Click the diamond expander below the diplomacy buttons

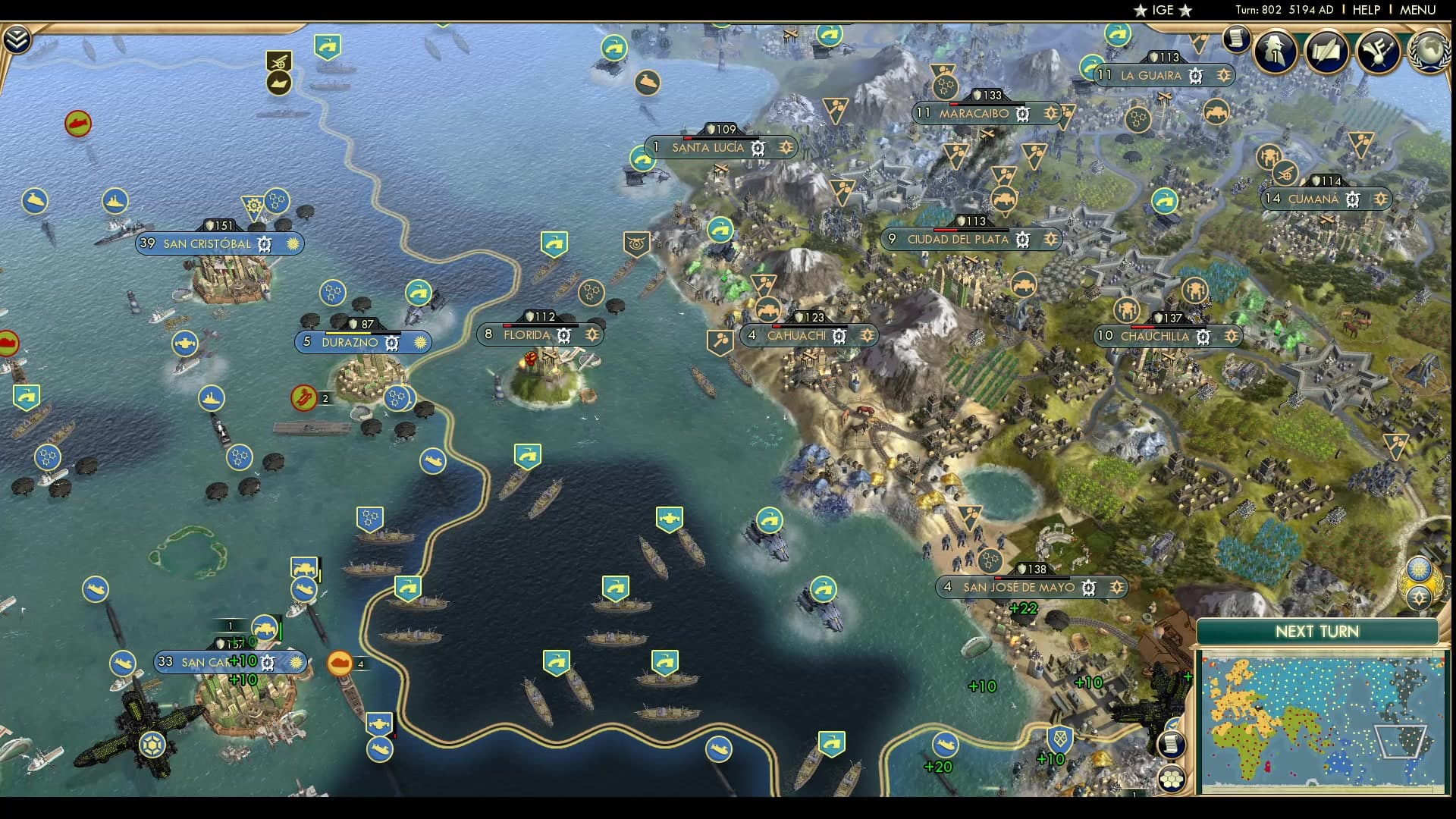point(1419,597)
